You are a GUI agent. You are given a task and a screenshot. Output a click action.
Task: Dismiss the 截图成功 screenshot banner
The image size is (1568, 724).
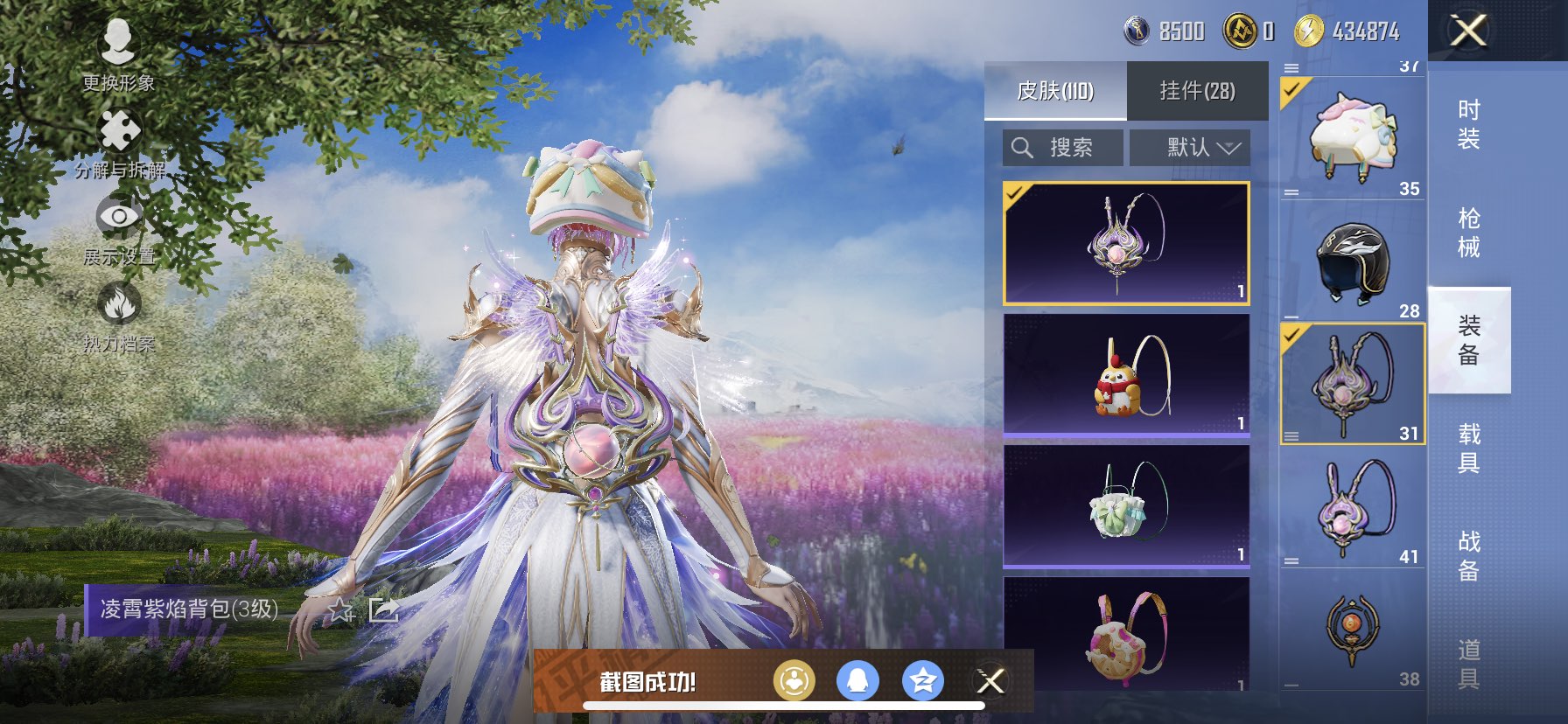coord(991,681)
